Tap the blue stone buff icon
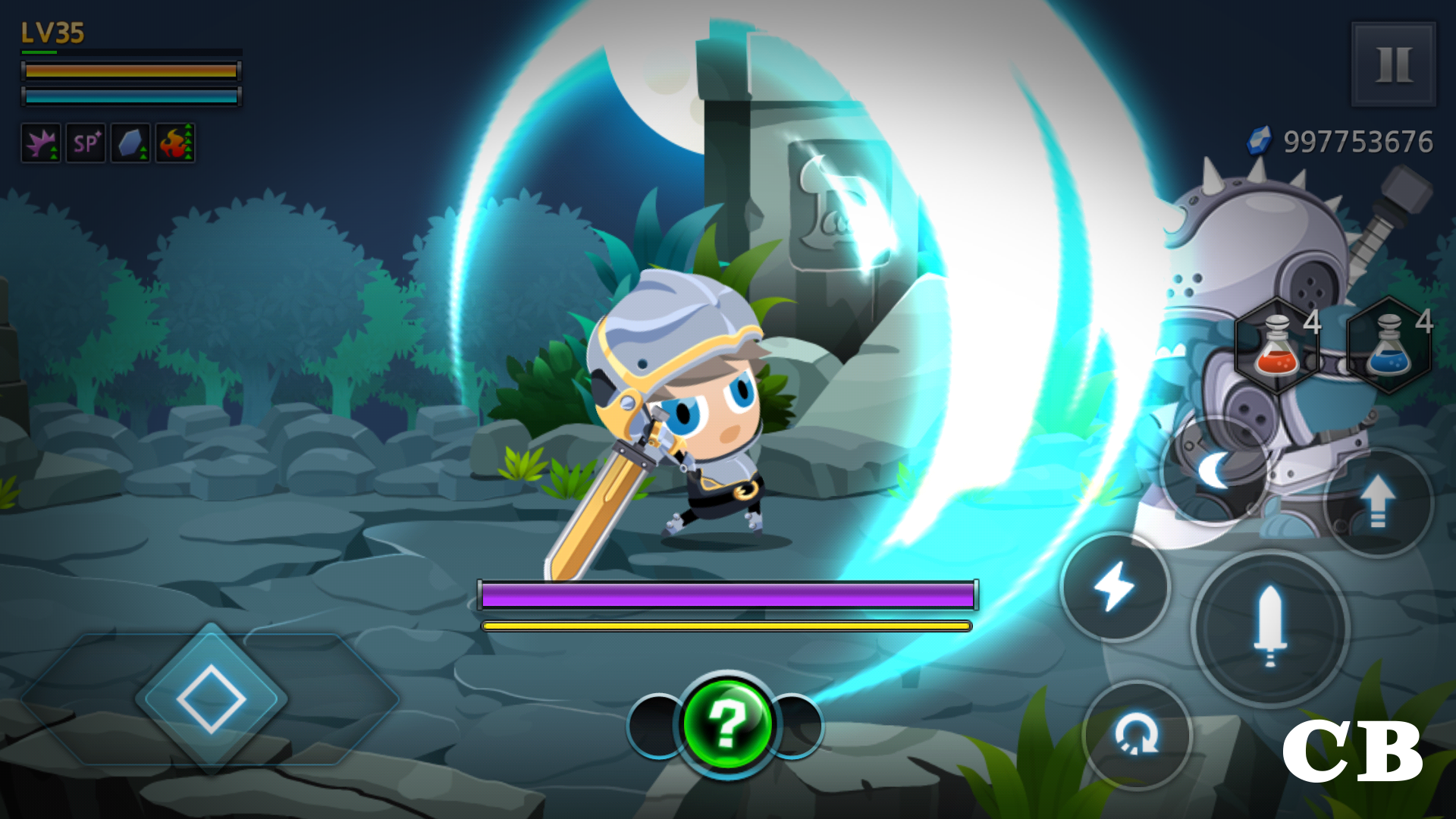 (x=129, y=143)
